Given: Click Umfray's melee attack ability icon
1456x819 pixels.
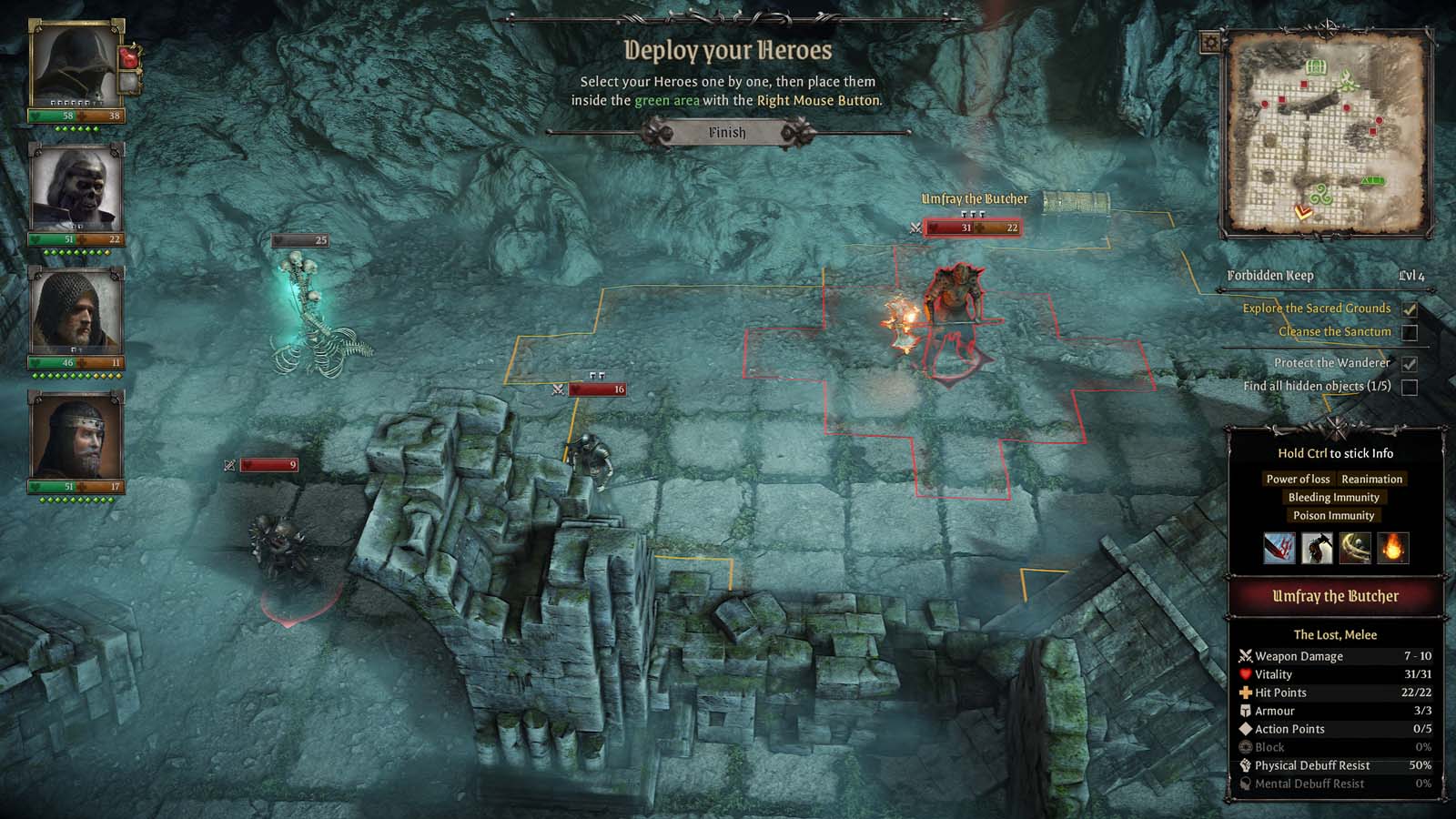Looking at the screenshot, I should (1318, 549).
